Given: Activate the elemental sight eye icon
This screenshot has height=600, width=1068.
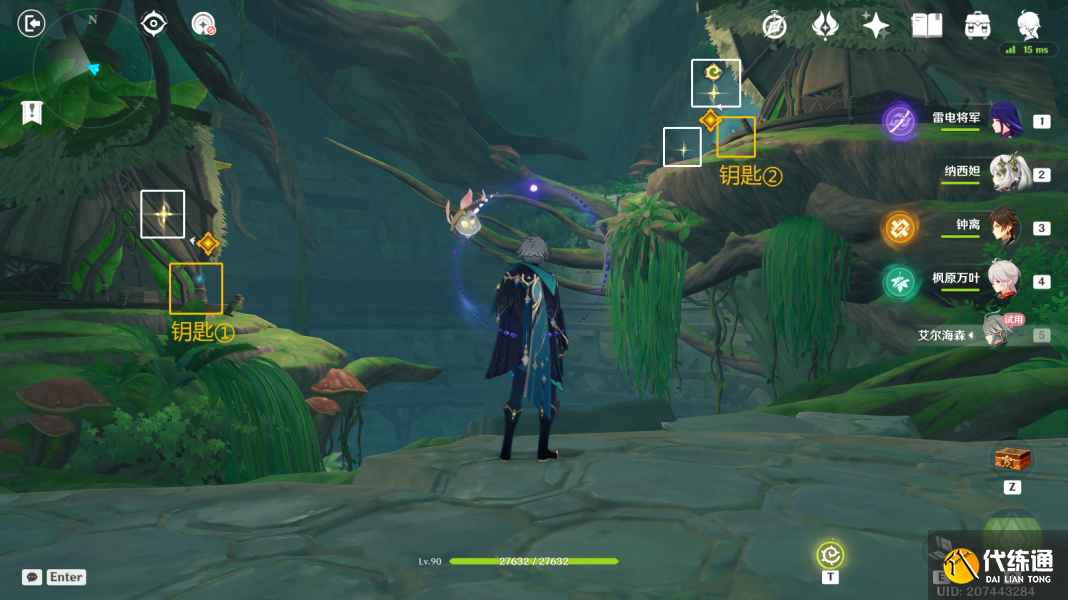Looking at the screenshot, I should tap(153, 23).
